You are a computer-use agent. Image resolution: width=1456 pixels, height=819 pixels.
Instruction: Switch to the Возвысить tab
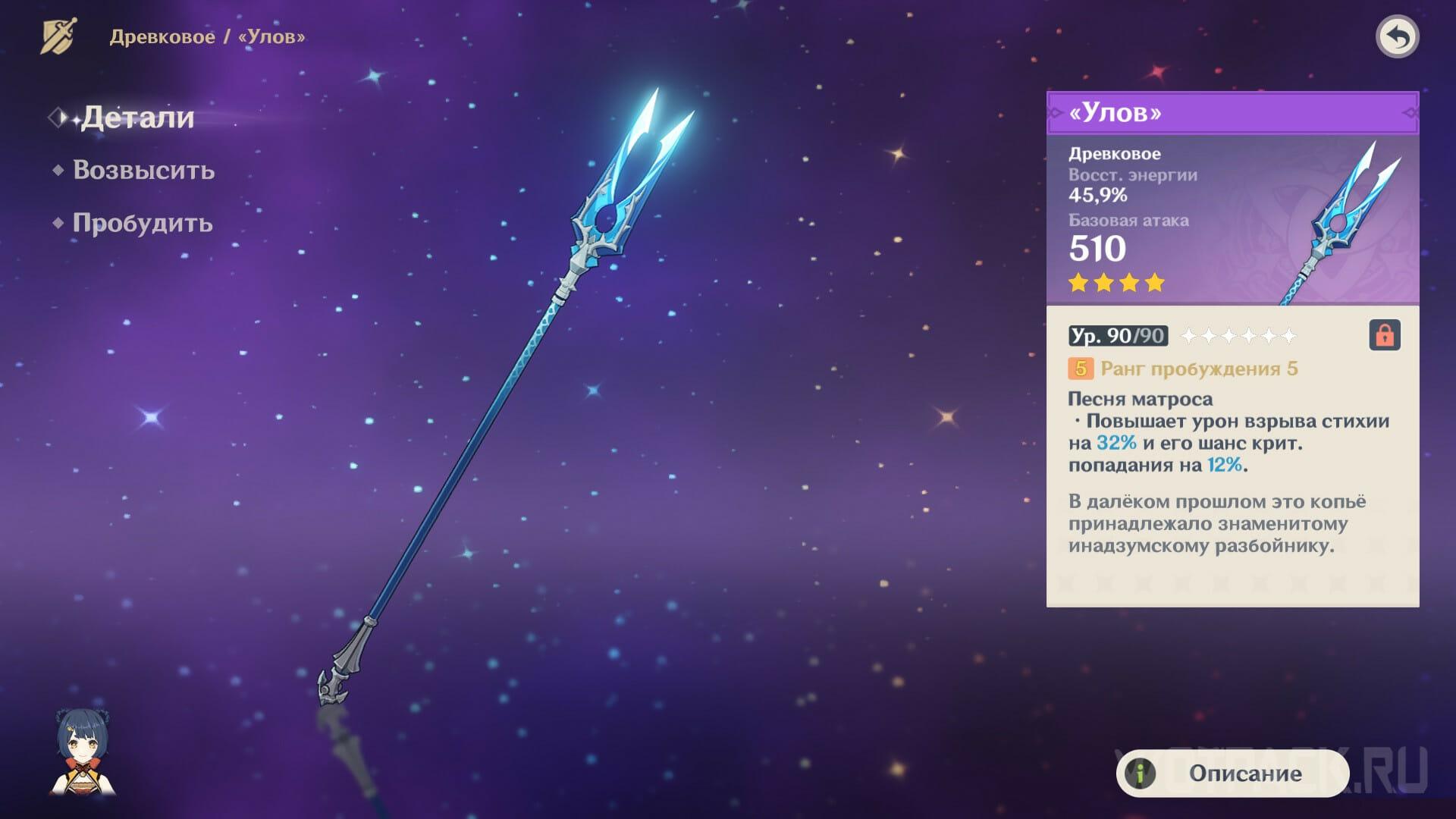coord(143,171)
